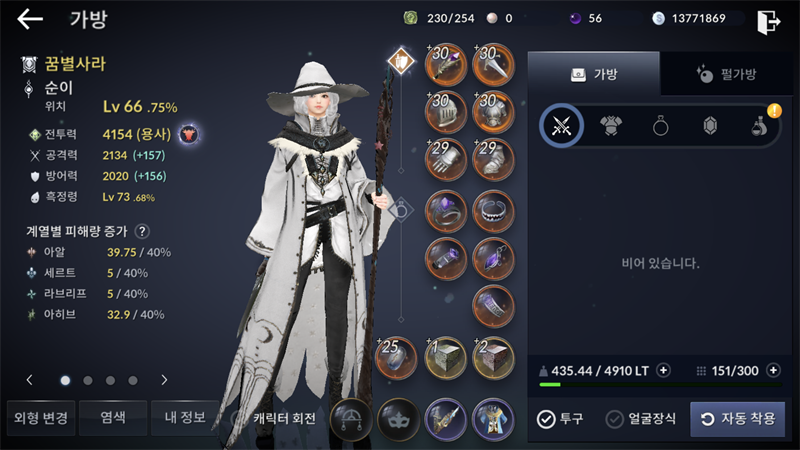Select the equipped necklace slot

[x=493, y=209]
